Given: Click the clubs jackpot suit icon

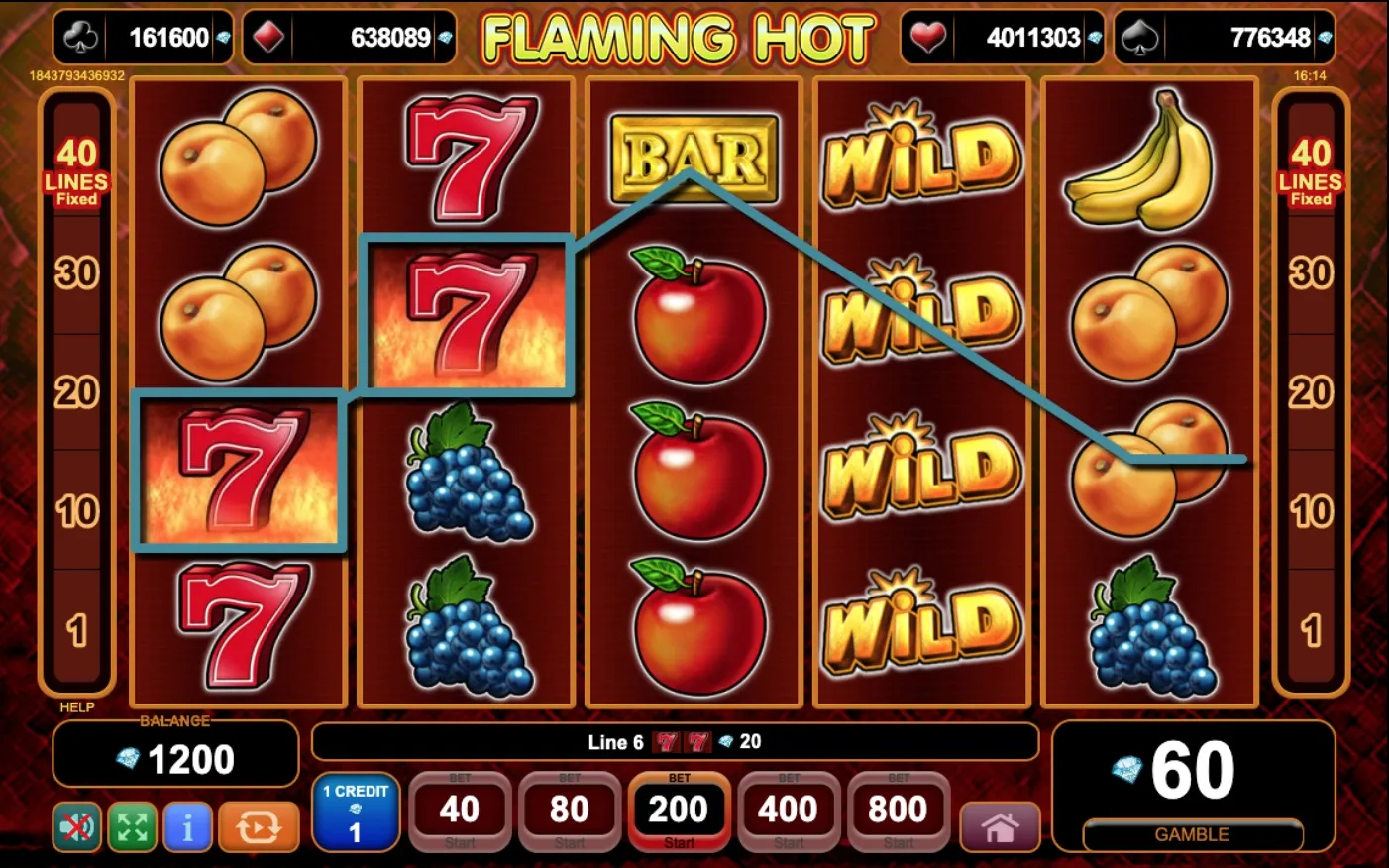Looking at the screenshot, I should coord(82,37).
